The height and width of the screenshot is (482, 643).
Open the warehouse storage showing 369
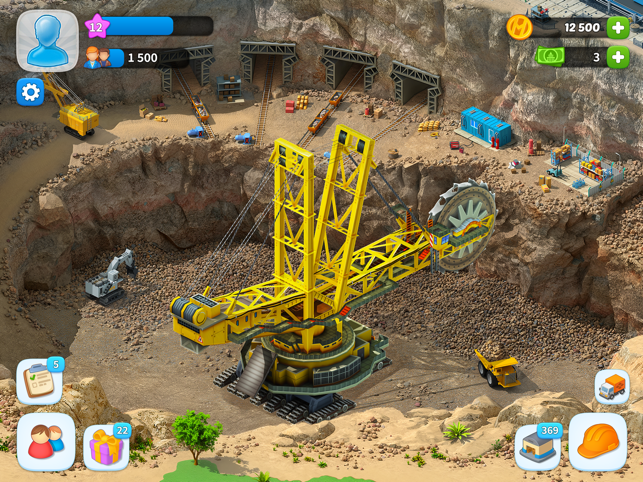click(x=538, y=447)
